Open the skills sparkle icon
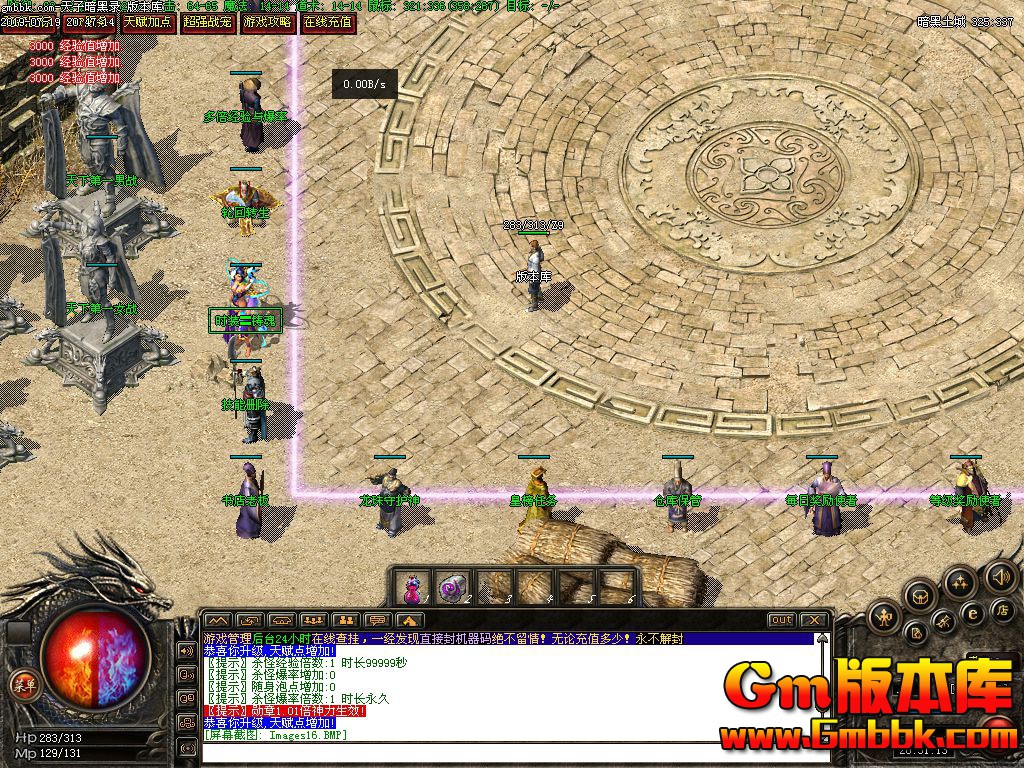 tap(961, 582)
